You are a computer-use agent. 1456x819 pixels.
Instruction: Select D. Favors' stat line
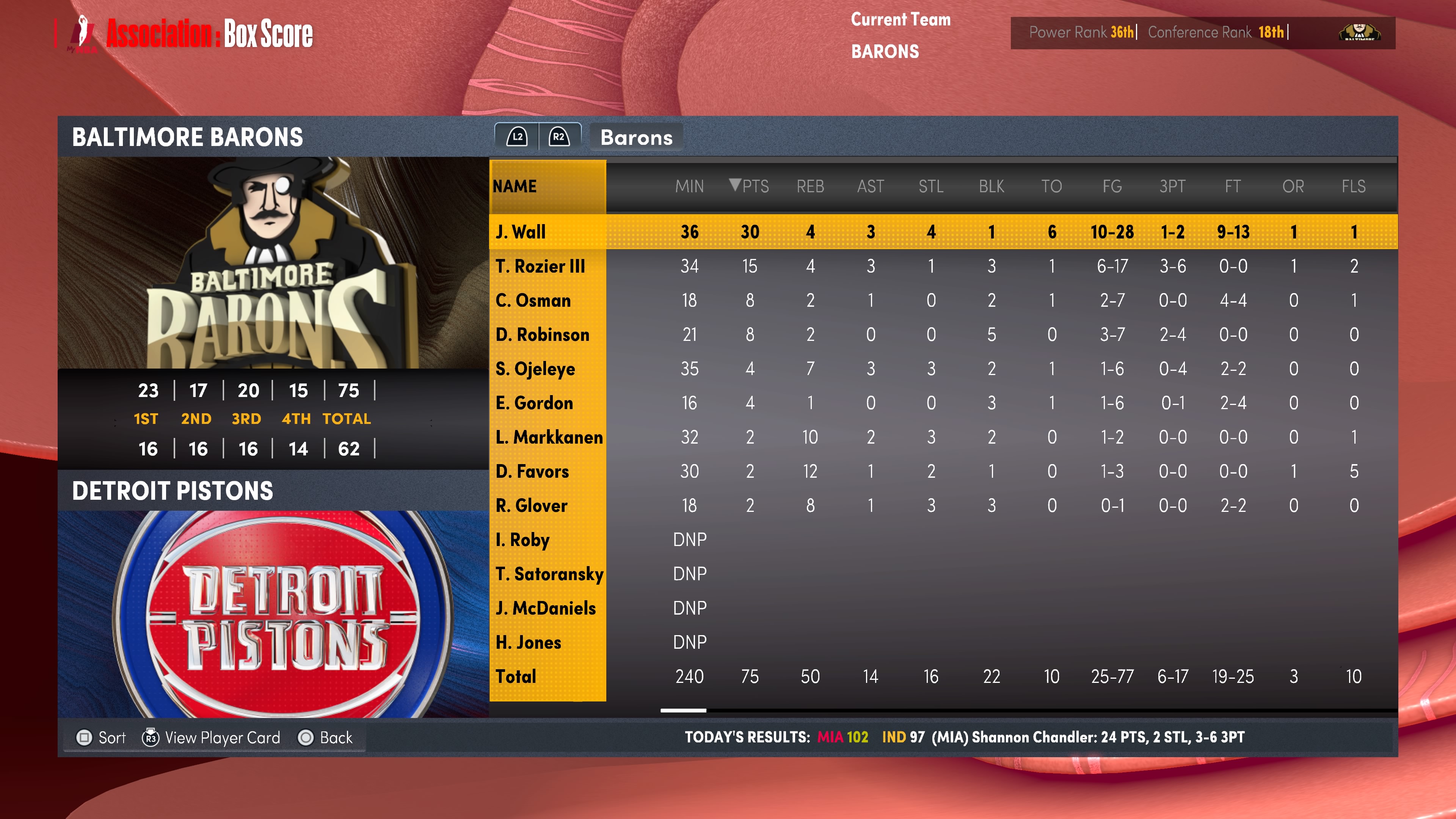532,471
